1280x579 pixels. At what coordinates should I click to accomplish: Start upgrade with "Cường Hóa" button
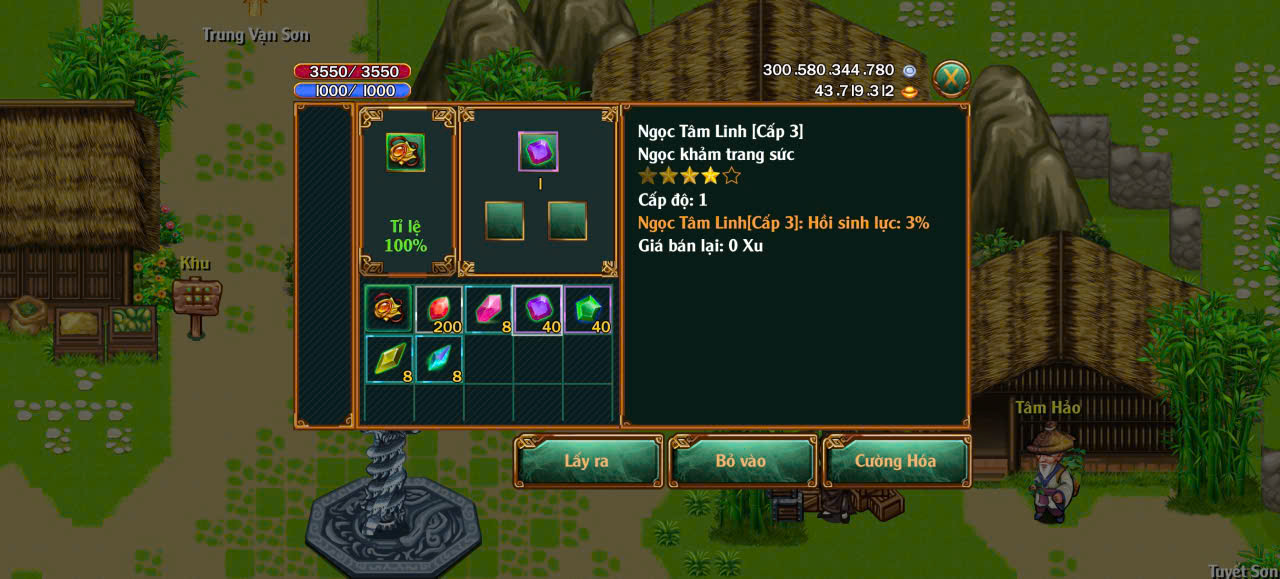point(895,461)
